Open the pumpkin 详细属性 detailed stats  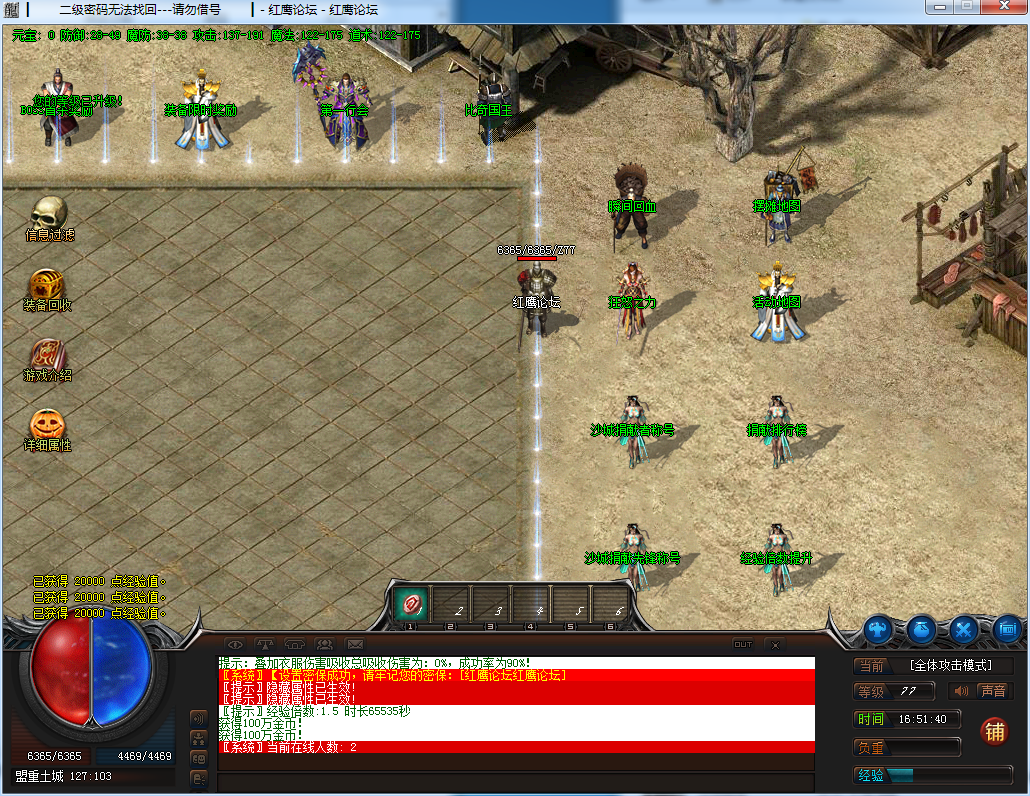pos(47,425)
